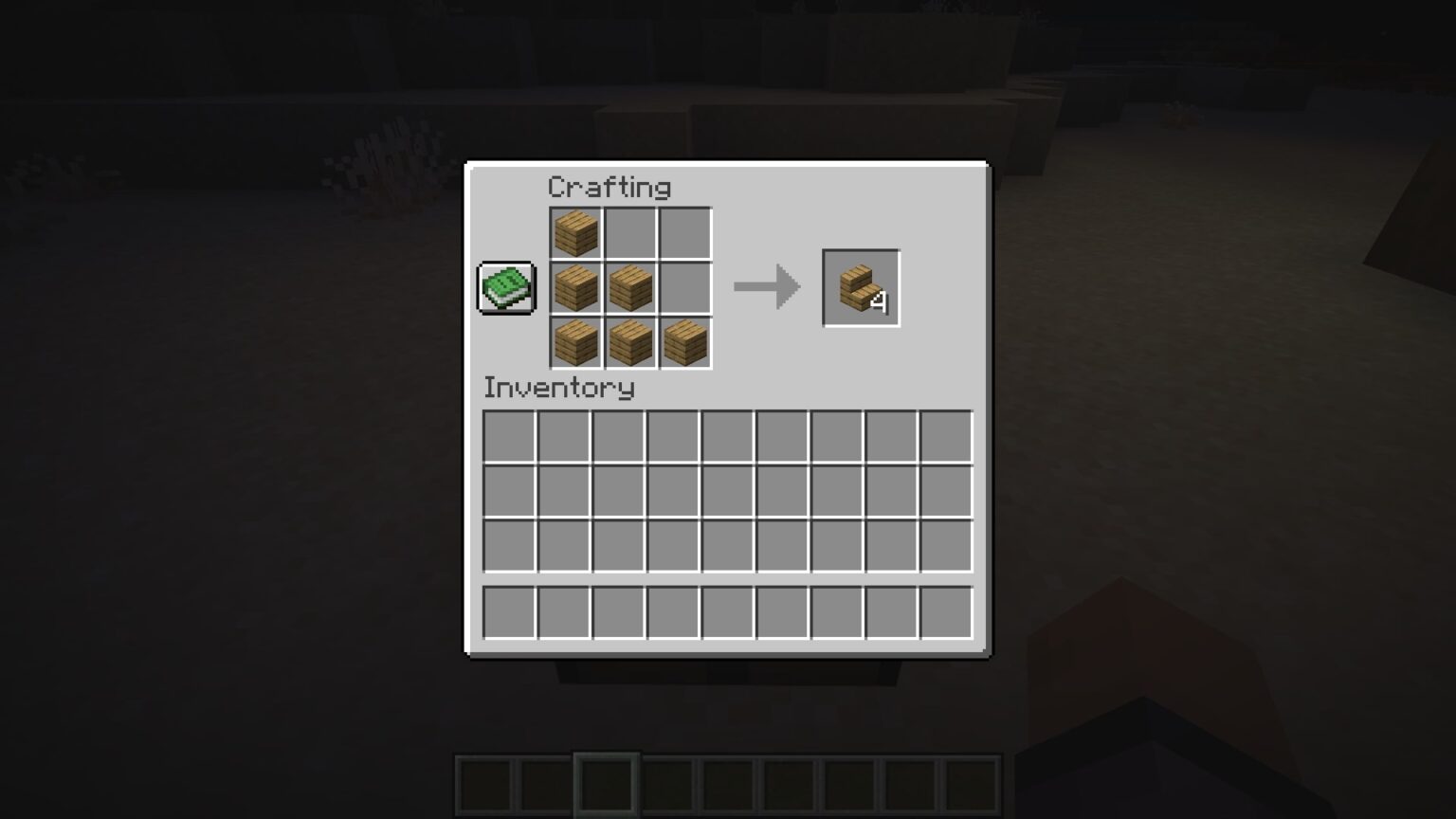The image size is (1456, 819).
Task: Click the Crafting title label
Action: (x=610, y=187)
